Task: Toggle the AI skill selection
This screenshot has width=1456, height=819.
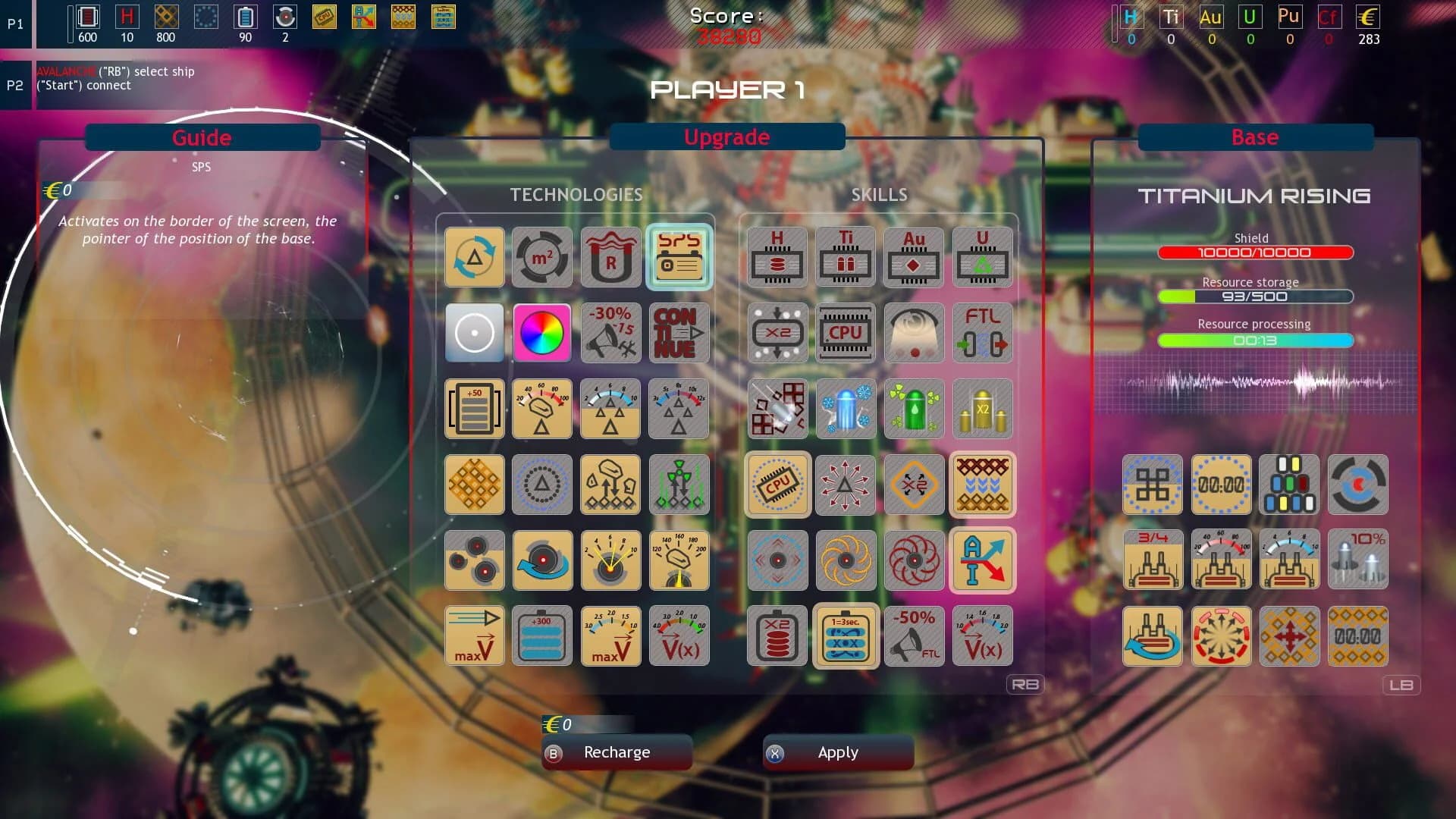Action: click(x=982, y=560)
